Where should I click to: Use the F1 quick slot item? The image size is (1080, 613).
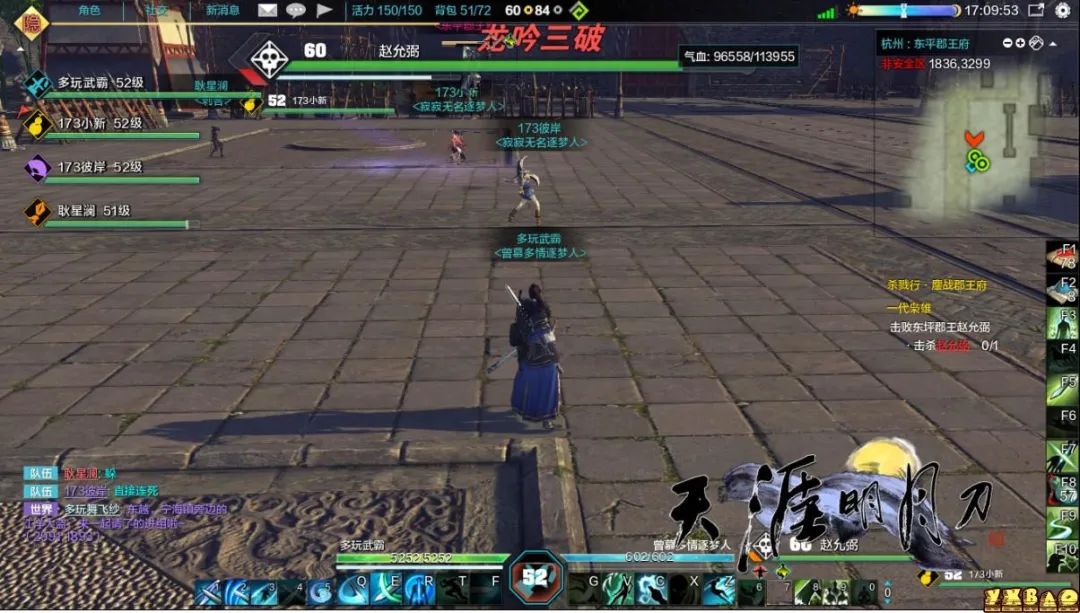[1062, 256]
